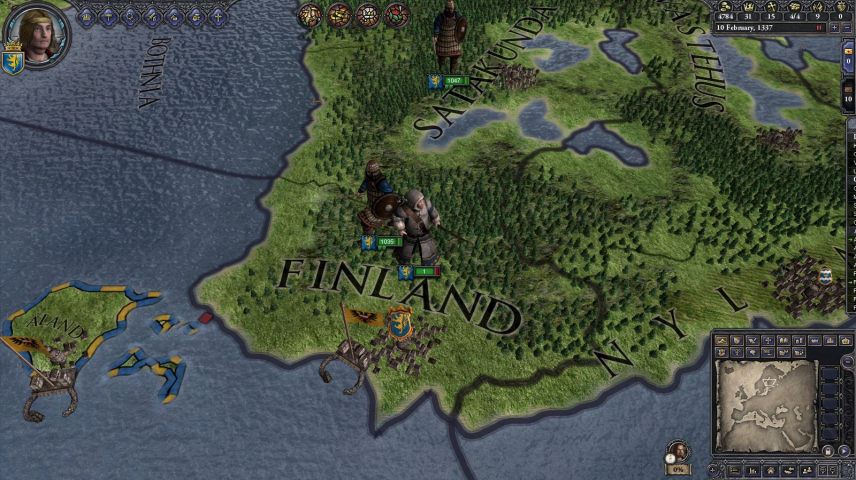Open the bearded character portrait beside the 0% label
The width and height of the screenshot is (856, 480).
[x=679, y=451]
